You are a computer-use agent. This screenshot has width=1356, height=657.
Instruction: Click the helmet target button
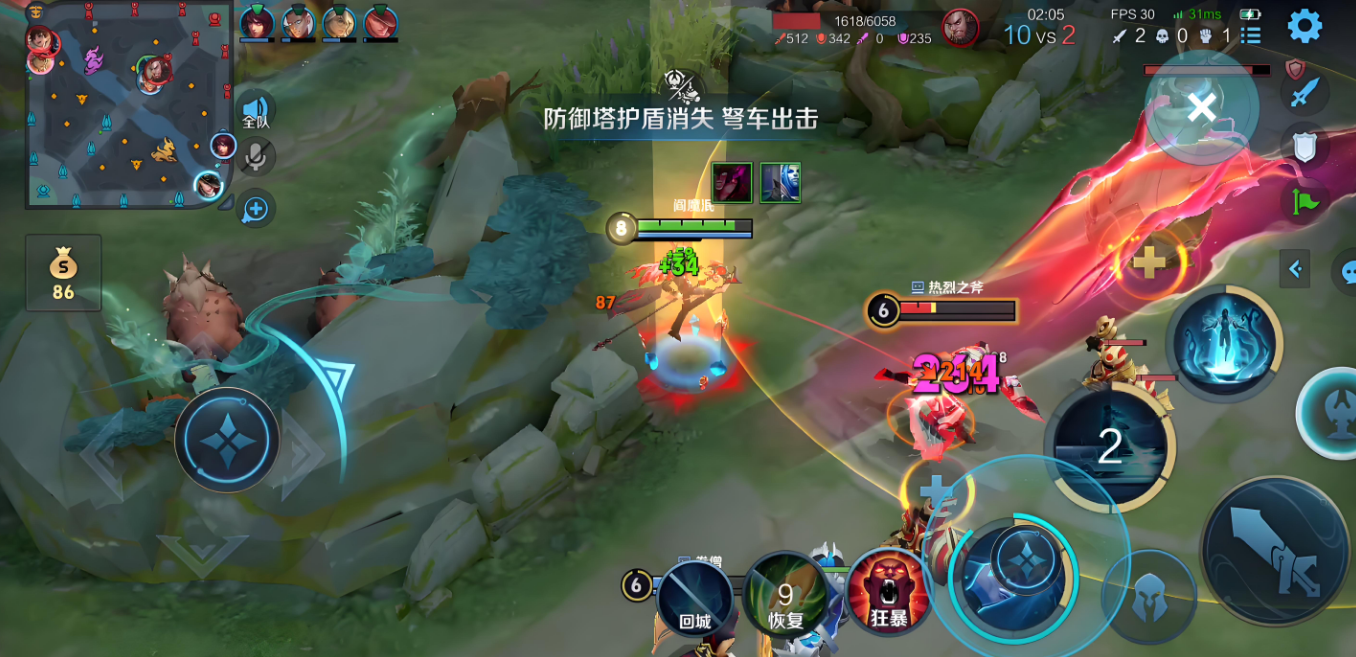coord(1148,596)
